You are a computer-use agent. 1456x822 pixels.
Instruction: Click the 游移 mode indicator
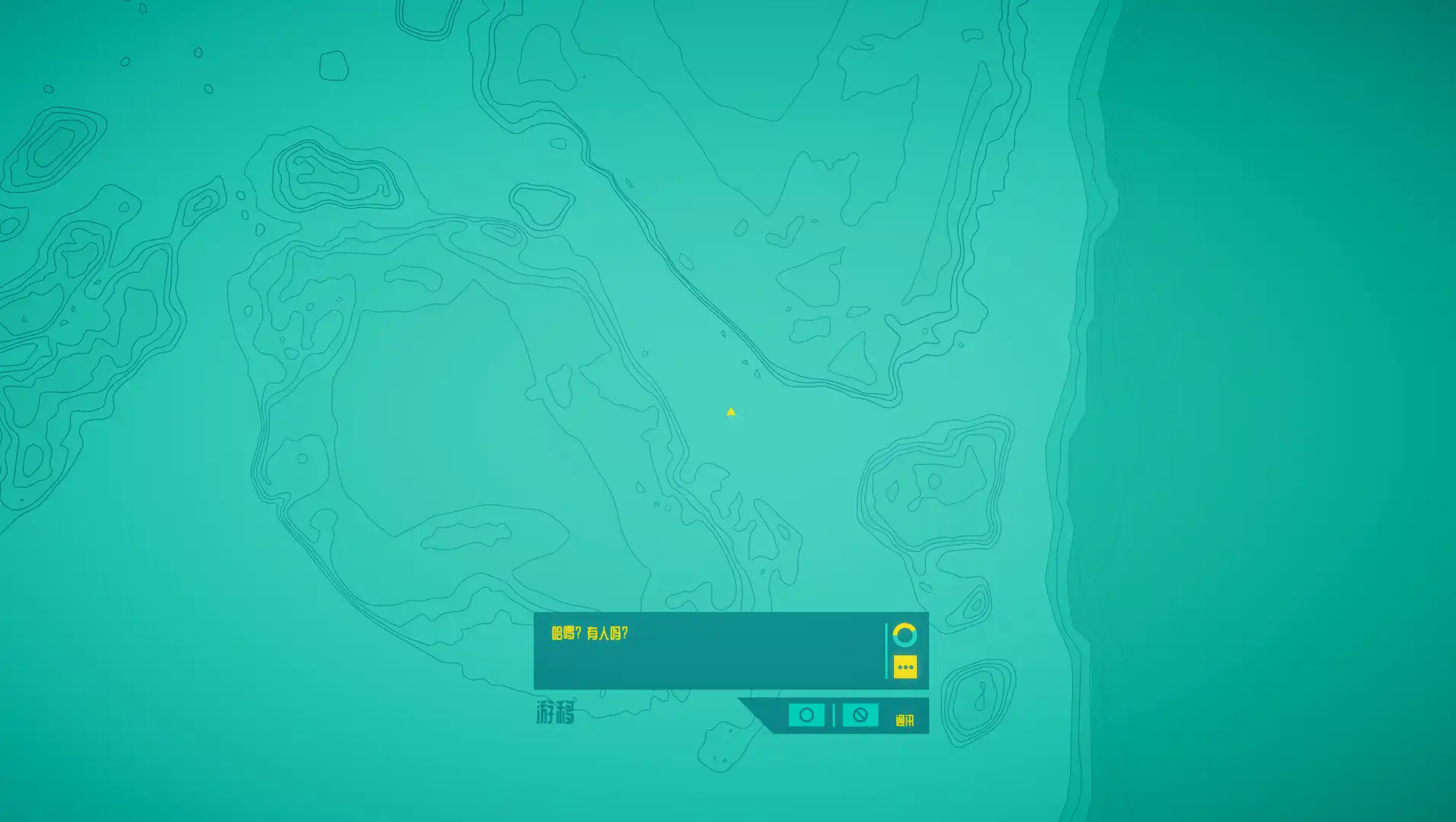555,714
